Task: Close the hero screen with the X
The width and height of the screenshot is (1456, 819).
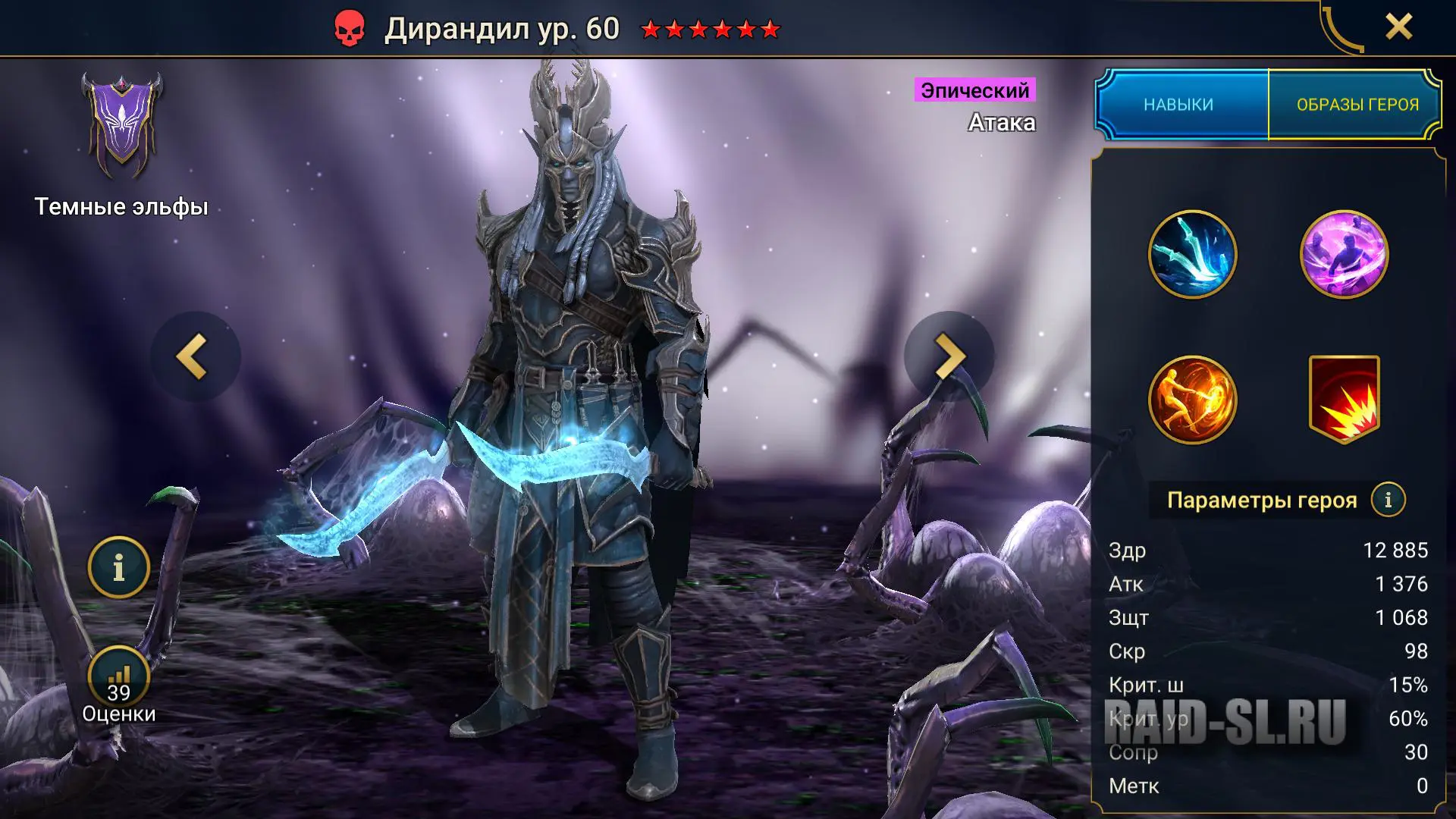Action: click(1398, 27)
